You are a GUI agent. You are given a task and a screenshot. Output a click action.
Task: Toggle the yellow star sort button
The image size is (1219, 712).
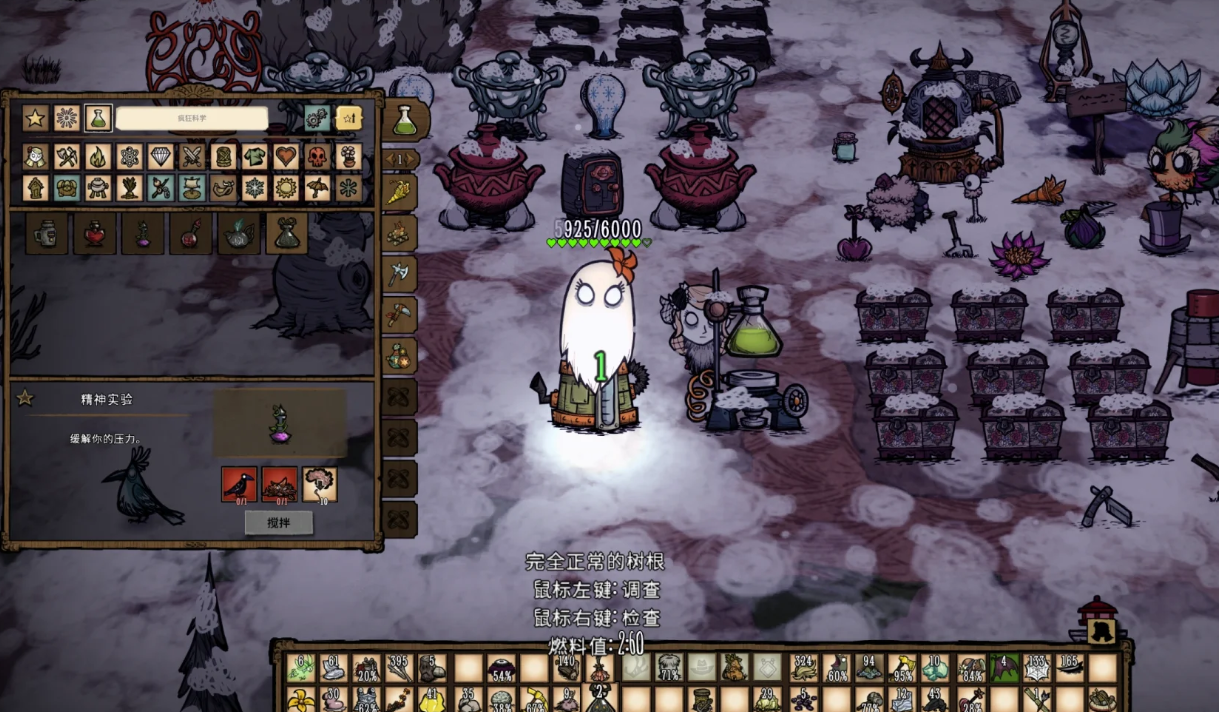coord(348,118)
